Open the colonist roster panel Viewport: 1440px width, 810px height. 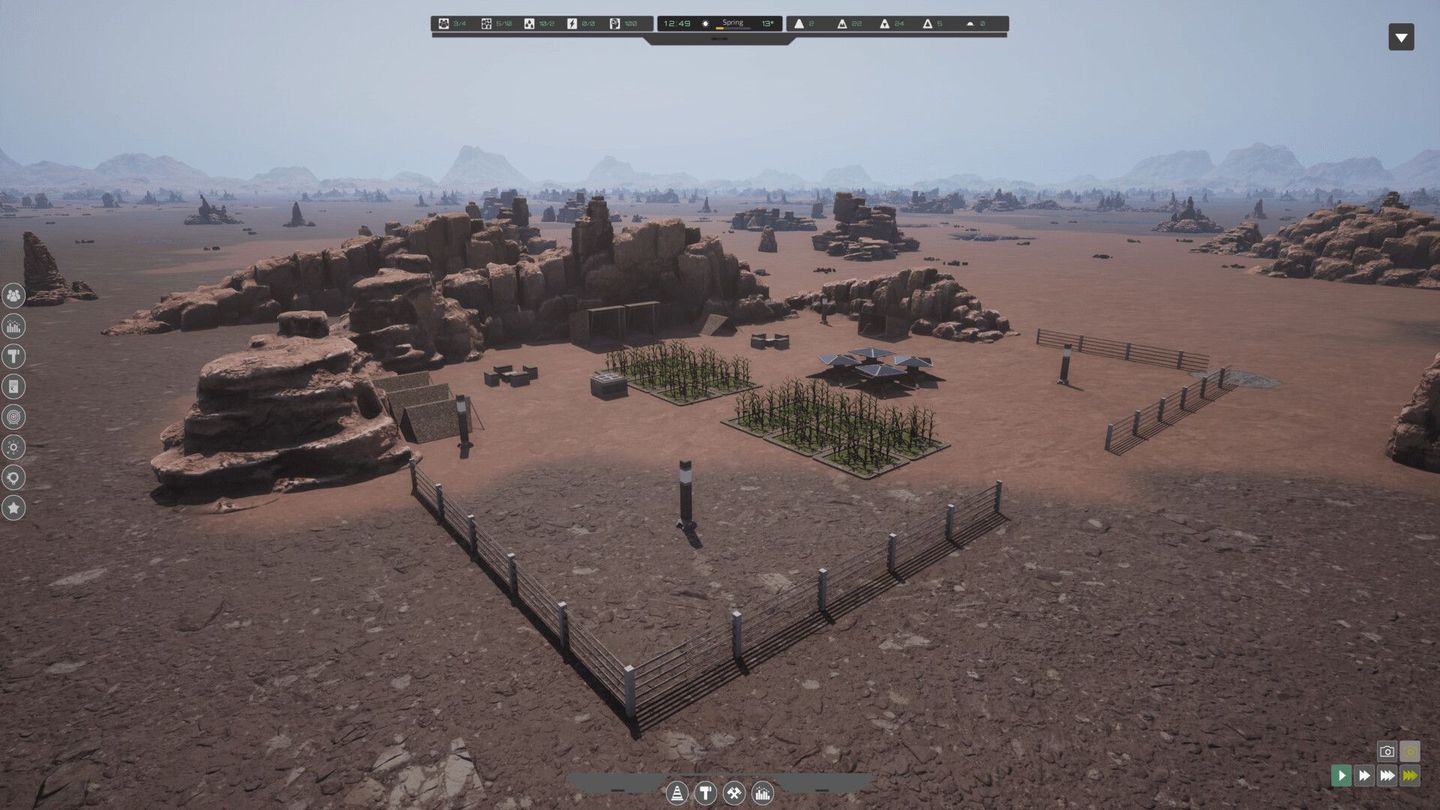click(x=13, y=296)
